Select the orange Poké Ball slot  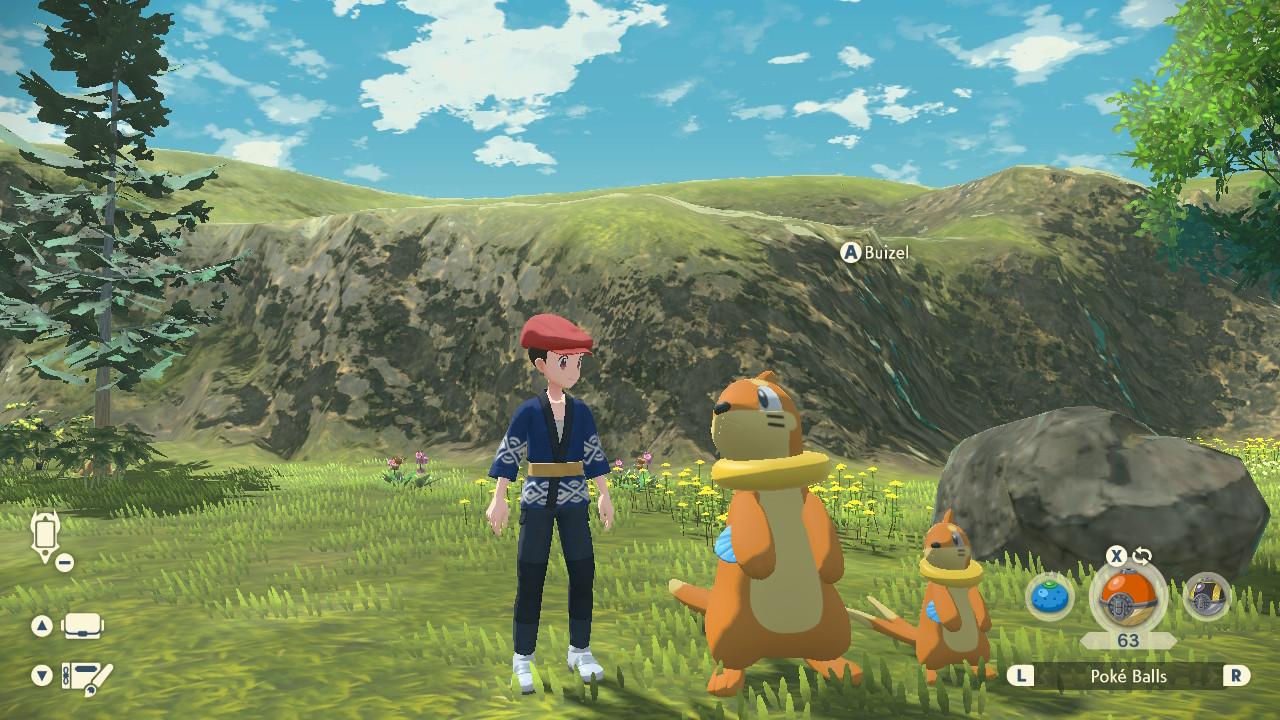1127,598
